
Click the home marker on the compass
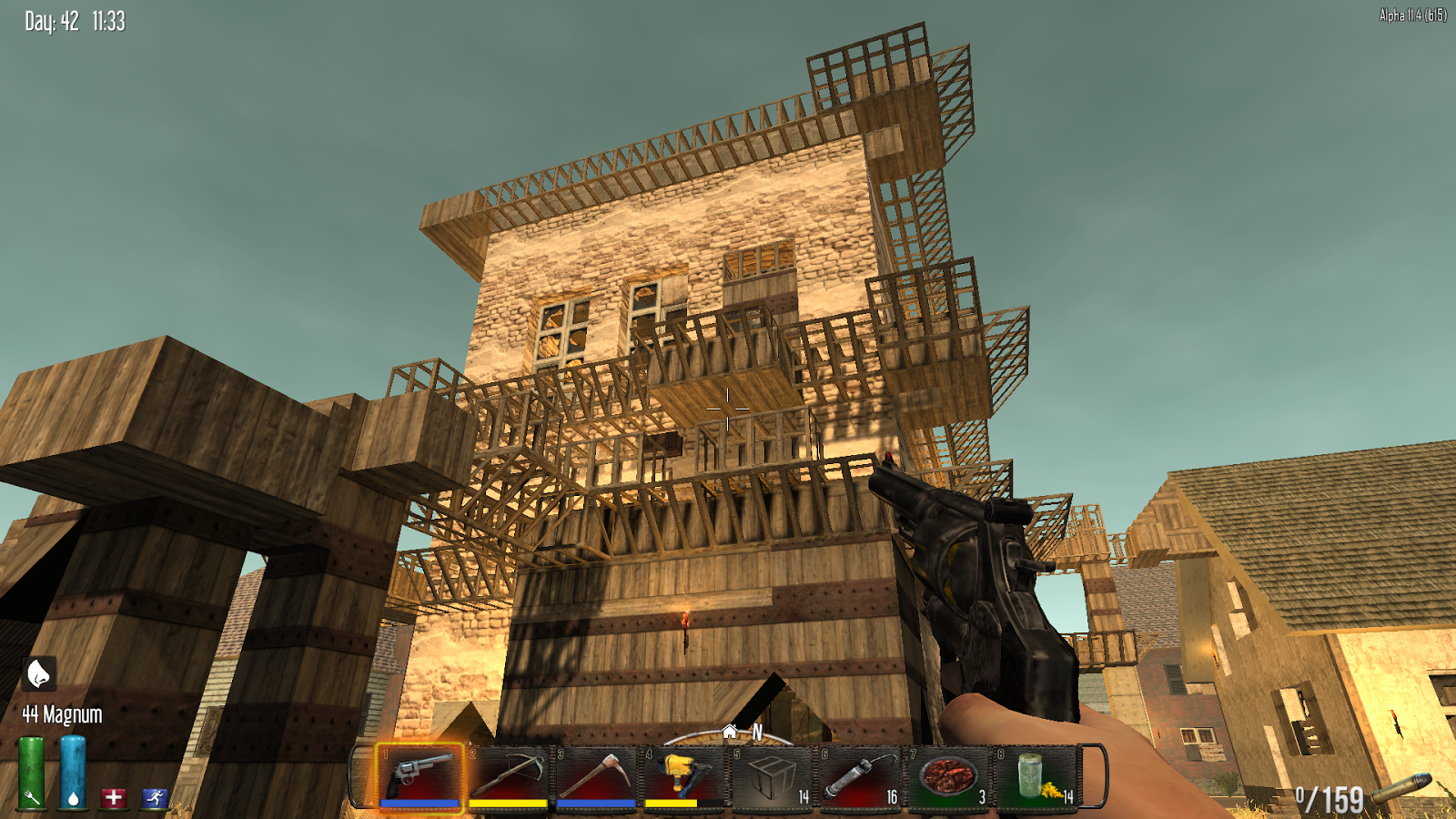coord(730,730)
